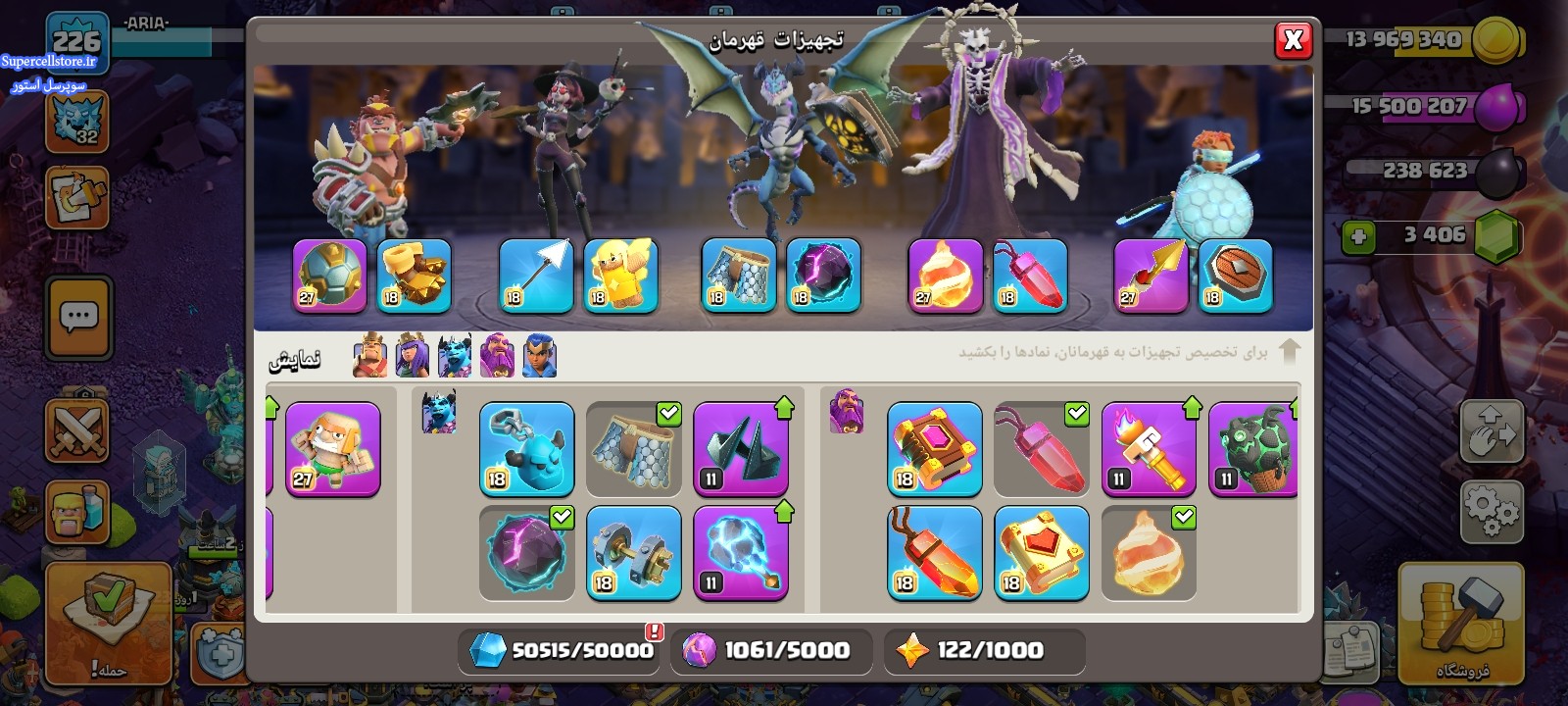This screenshot has width=1568, height=706.
Task: Select the golden torch equipment slot
Action: [x=1148, y=449]
